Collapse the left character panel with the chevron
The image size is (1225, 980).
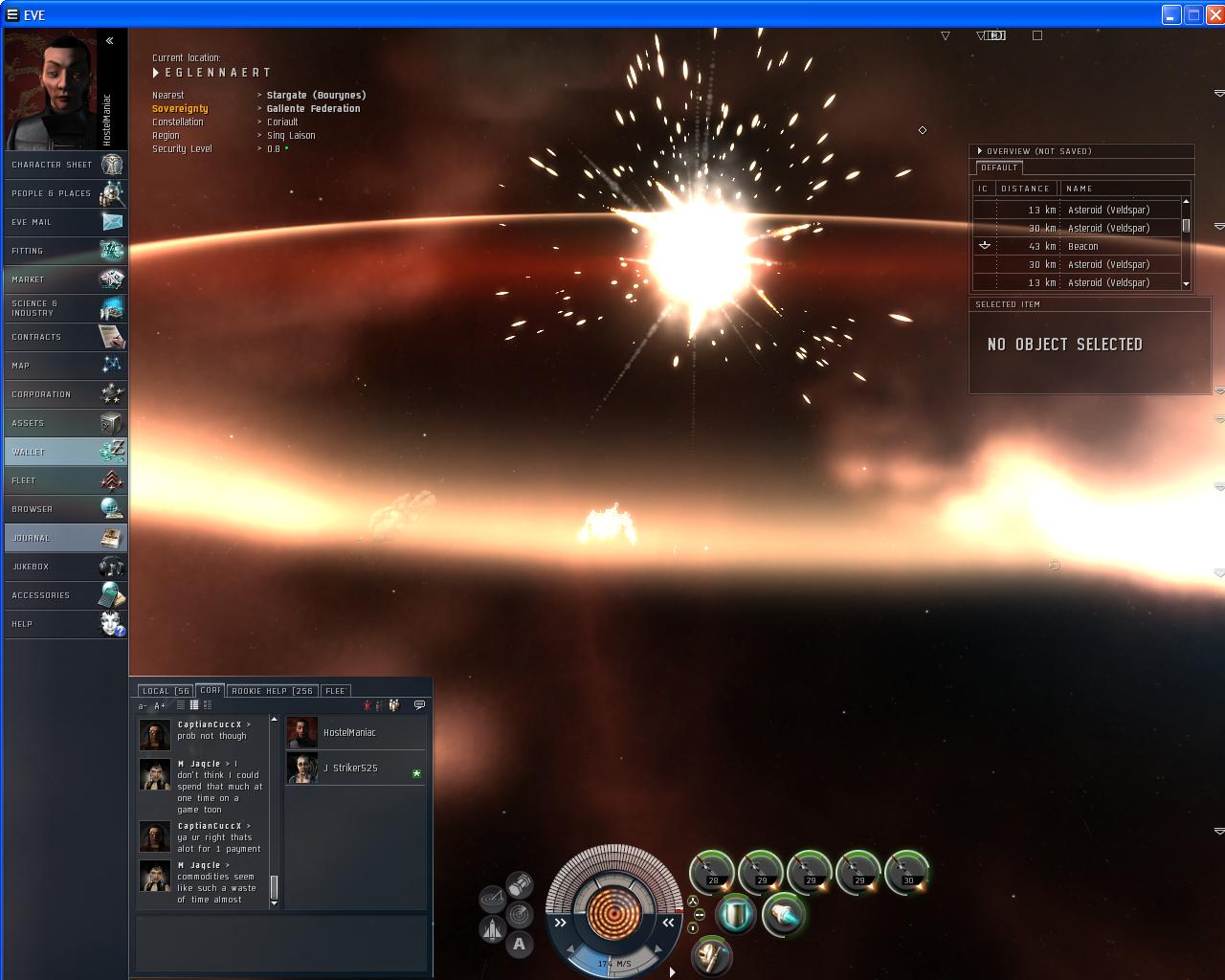(111, 40)
